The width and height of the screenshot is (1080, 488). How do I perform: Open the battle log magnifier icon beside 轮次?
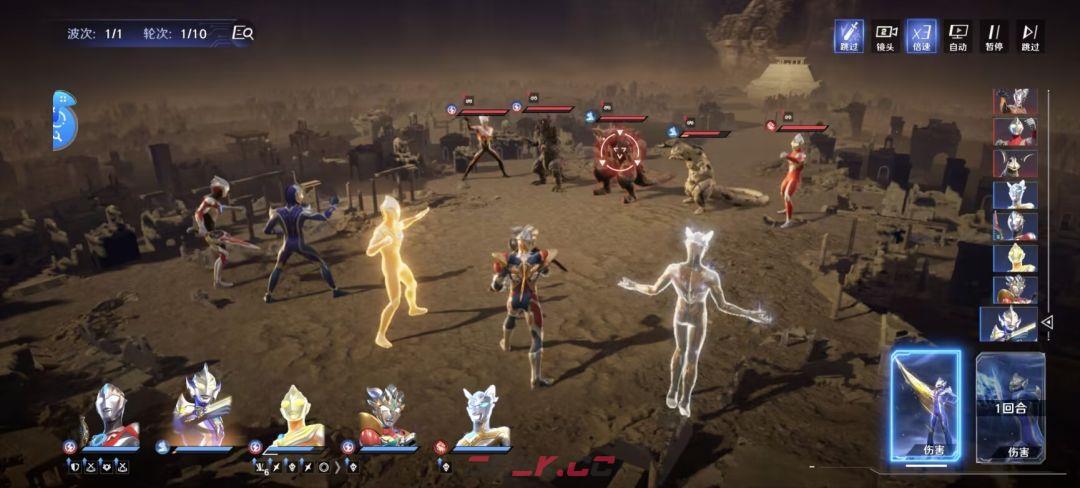[x=242, y=33]
